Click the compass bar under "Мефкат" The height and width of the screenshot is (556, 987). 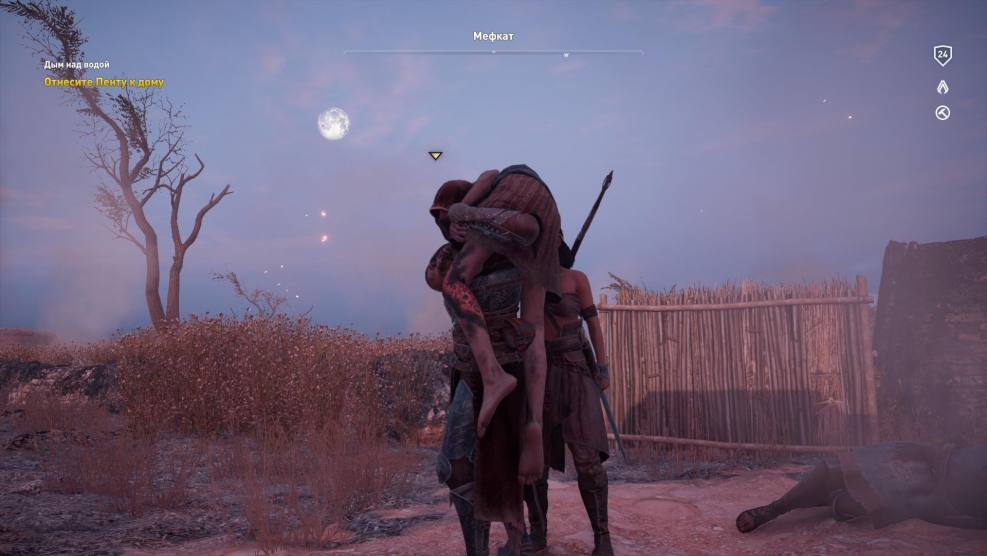pos(493,52)
